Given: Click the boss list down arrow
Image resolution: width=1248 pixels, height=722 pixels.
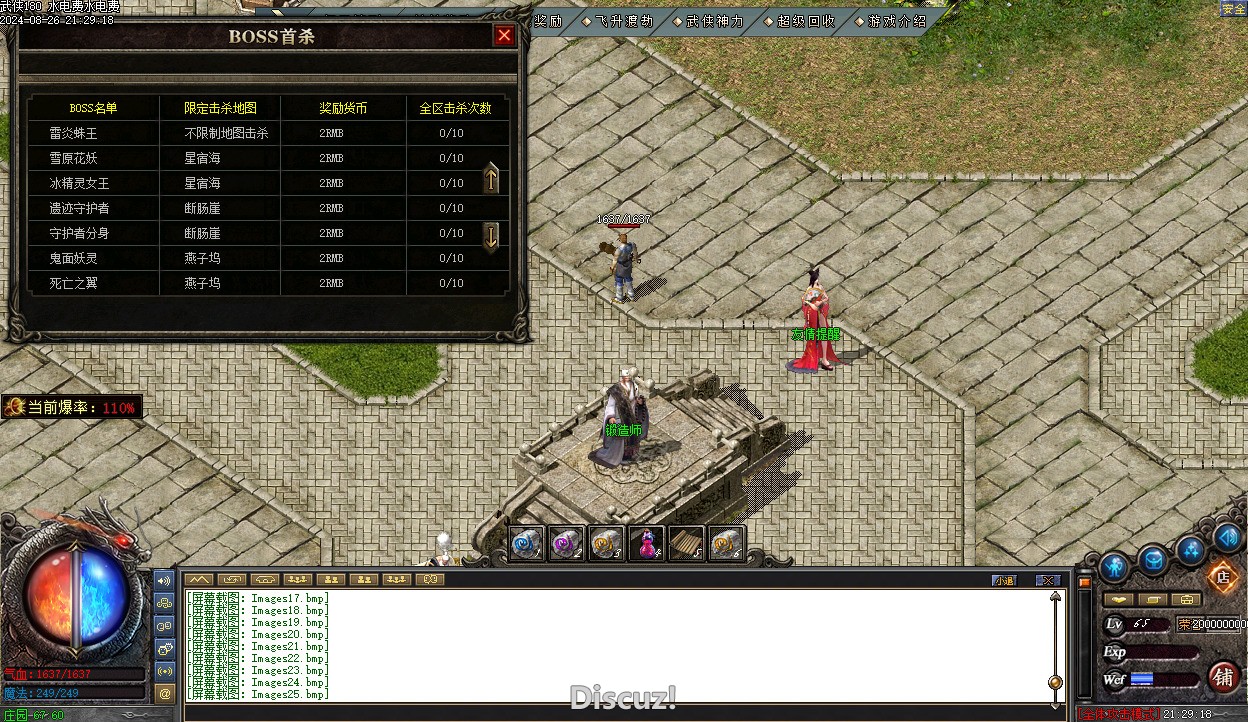Looking at the screenshot, I should tap(491, 237).
